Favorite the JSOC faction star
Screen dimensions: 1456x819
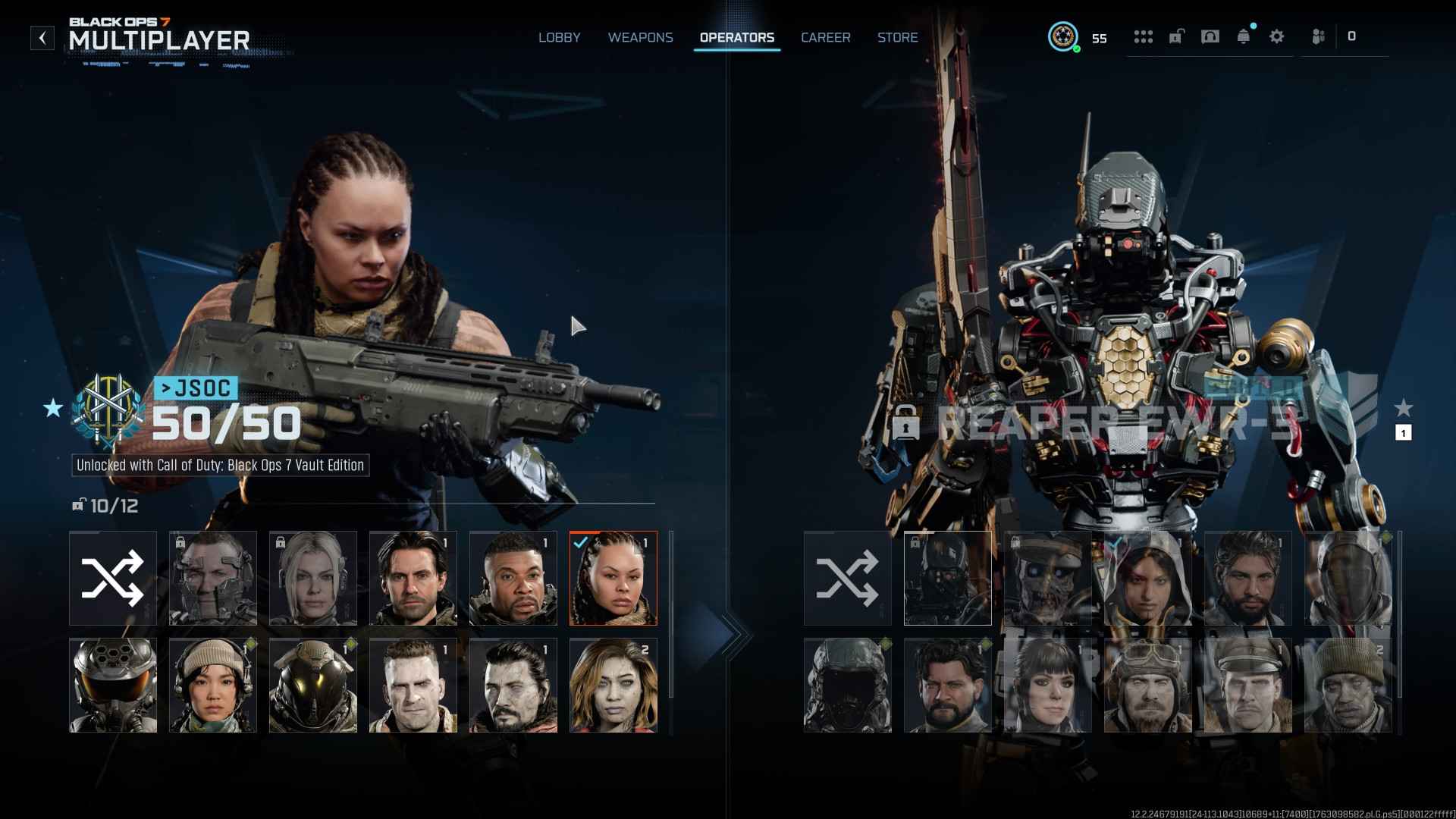[53, 409]
